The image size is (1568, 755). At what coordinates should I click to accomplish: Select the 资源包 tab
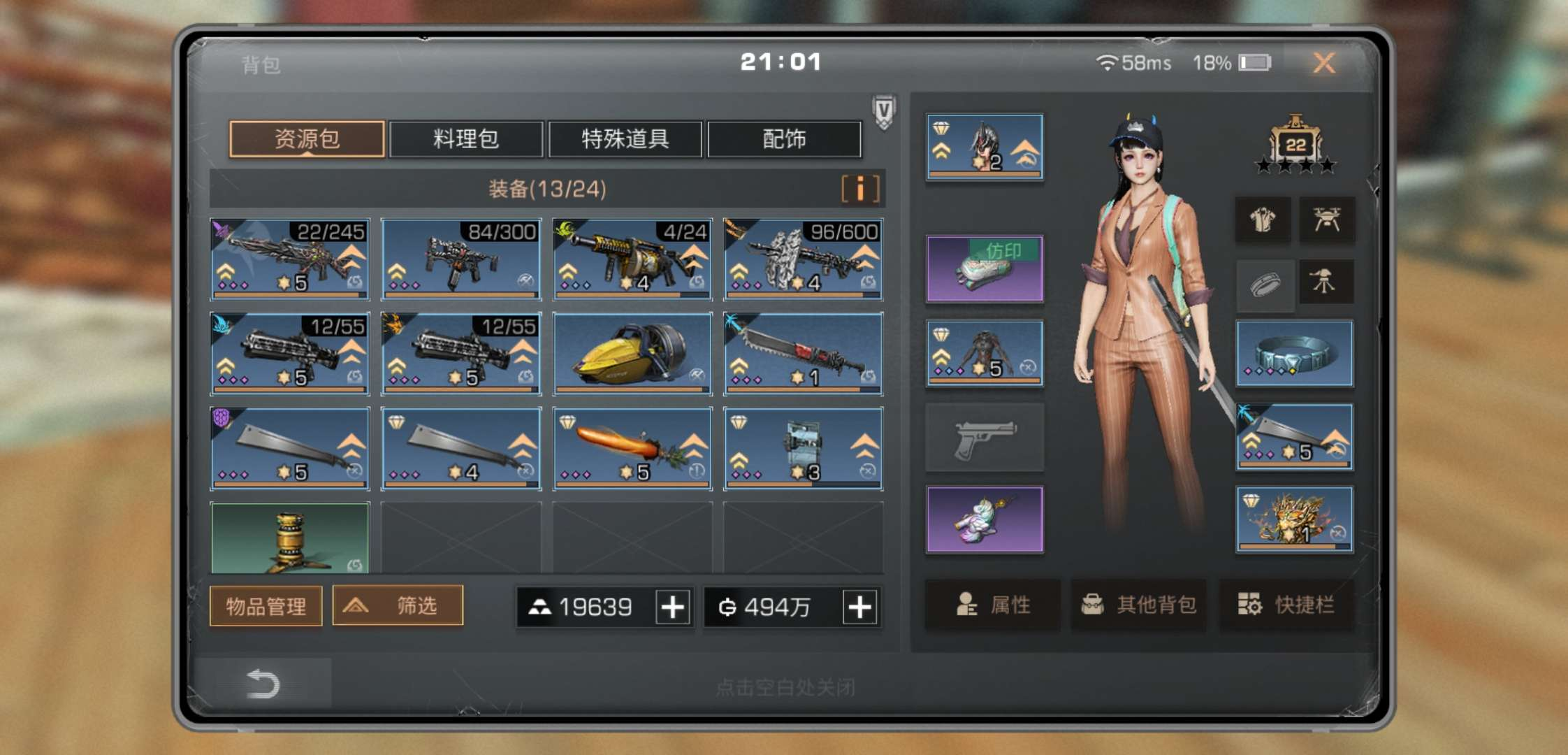point(307,139)
